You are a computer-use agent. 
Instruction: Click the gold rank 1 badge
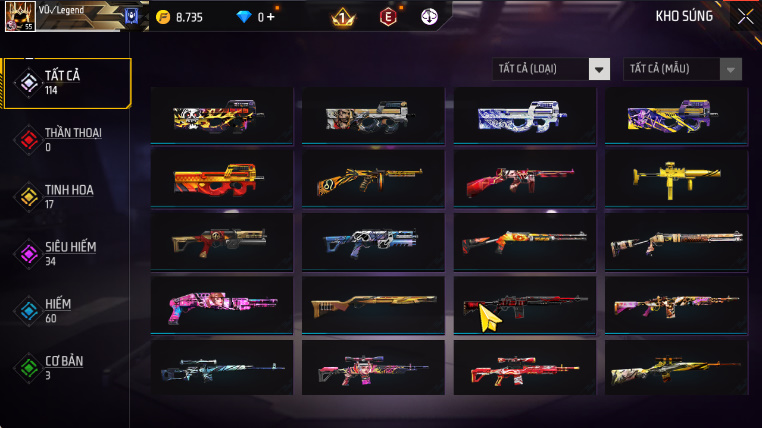click(x=342, y=17)
